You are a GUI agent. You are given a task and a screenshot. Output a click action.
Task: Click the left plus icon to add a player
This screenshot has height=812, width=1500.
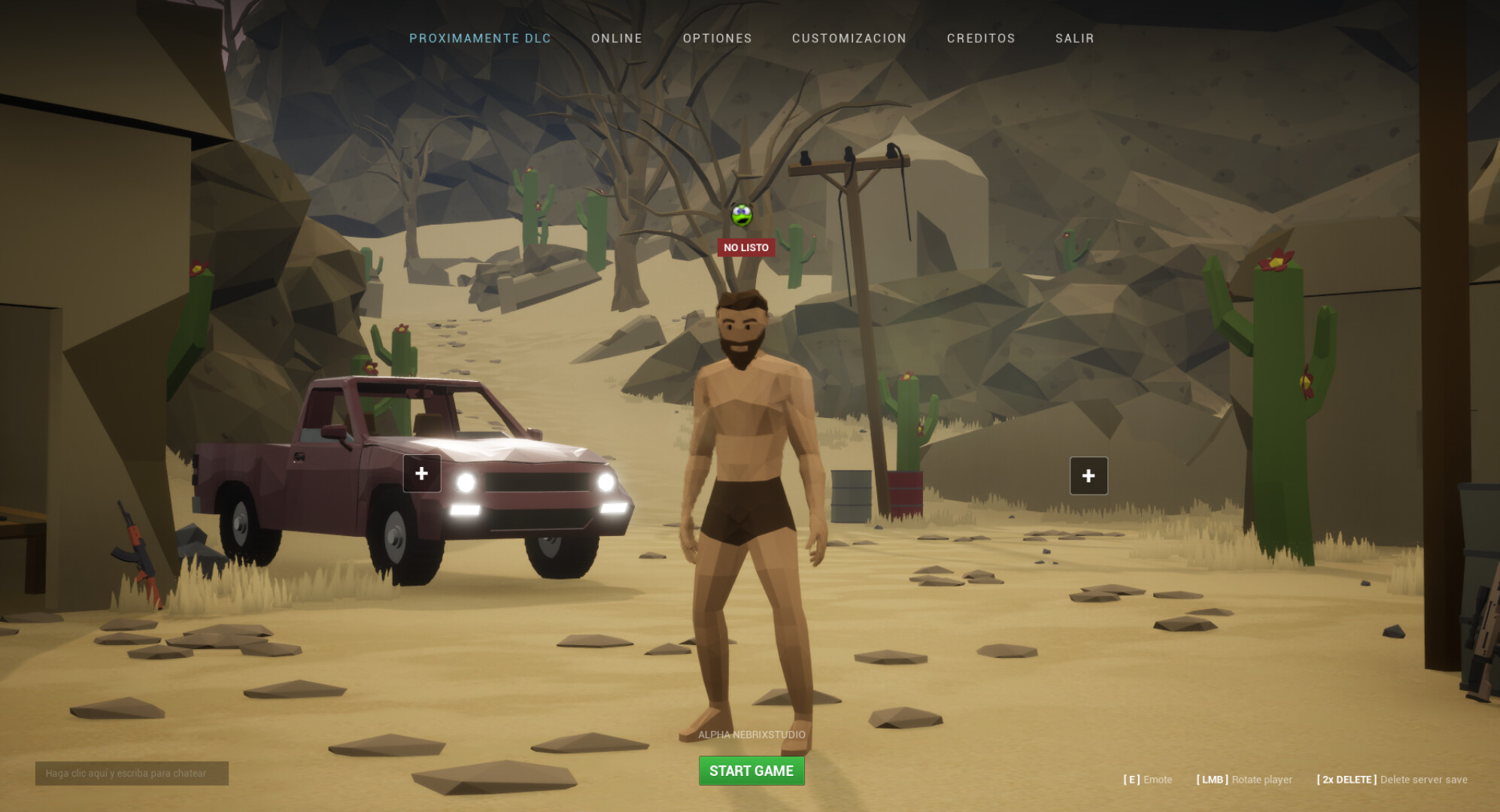(x=421, y=473)
